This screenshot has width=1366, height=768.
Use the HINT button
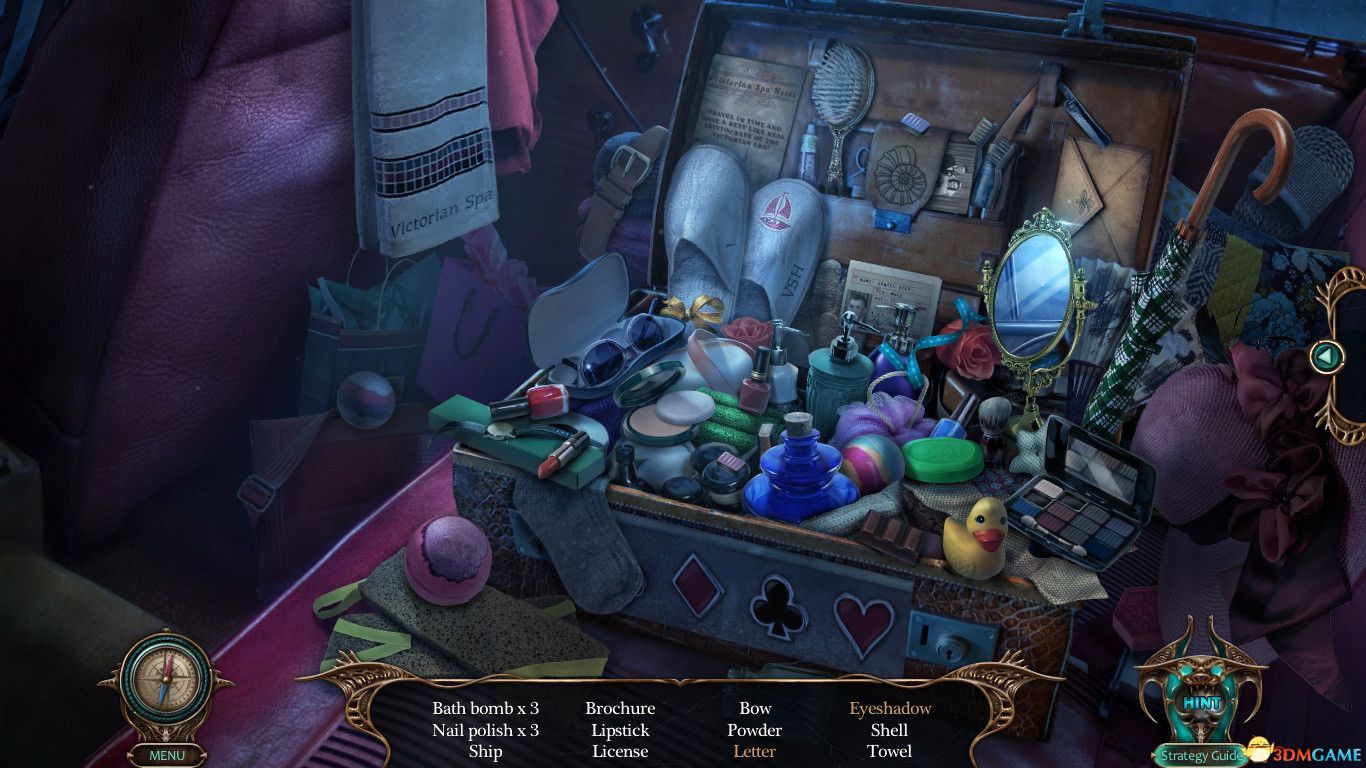[1201, 703]
